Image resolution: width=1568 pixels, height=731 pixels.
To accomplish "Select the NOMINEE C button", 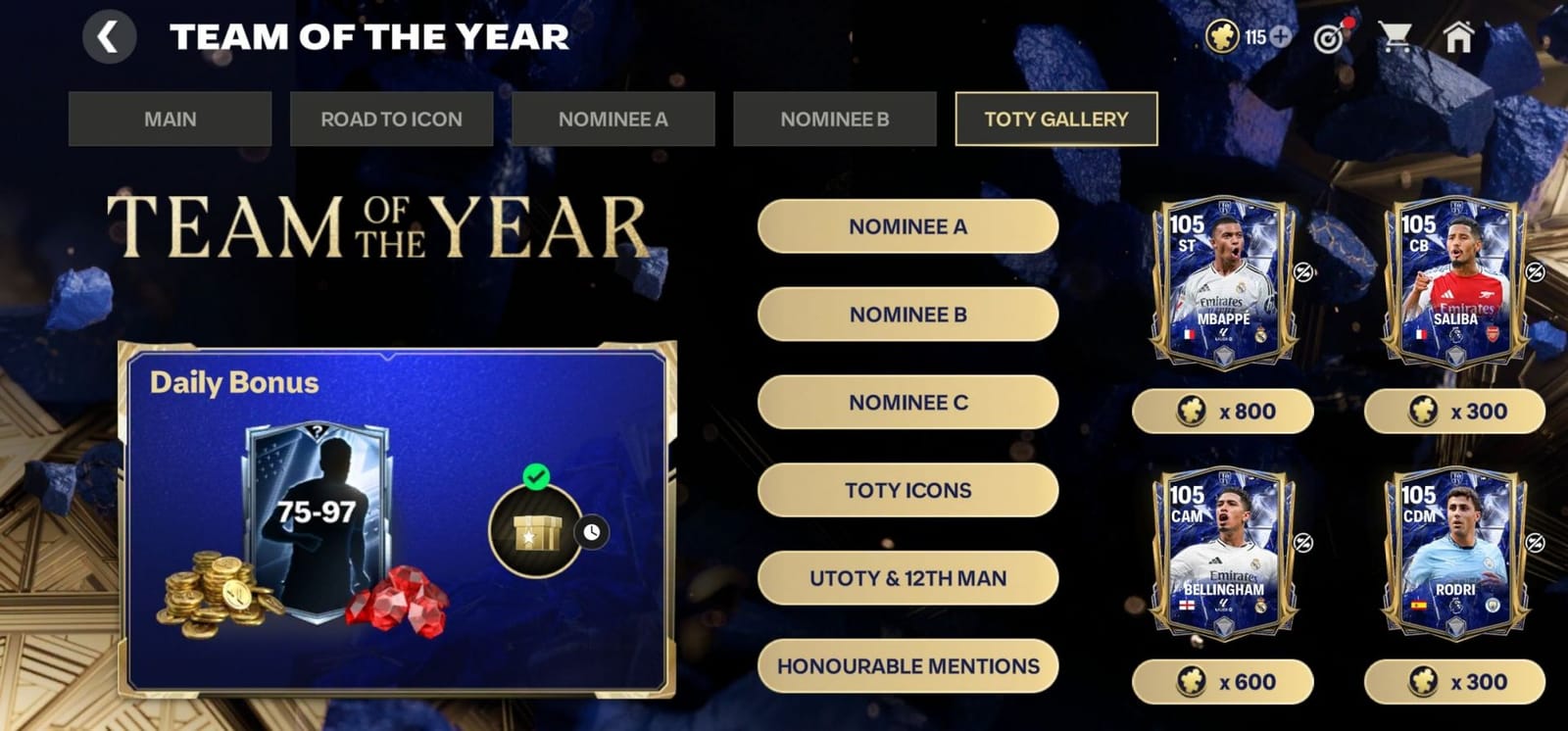I will tap(906, 402).
